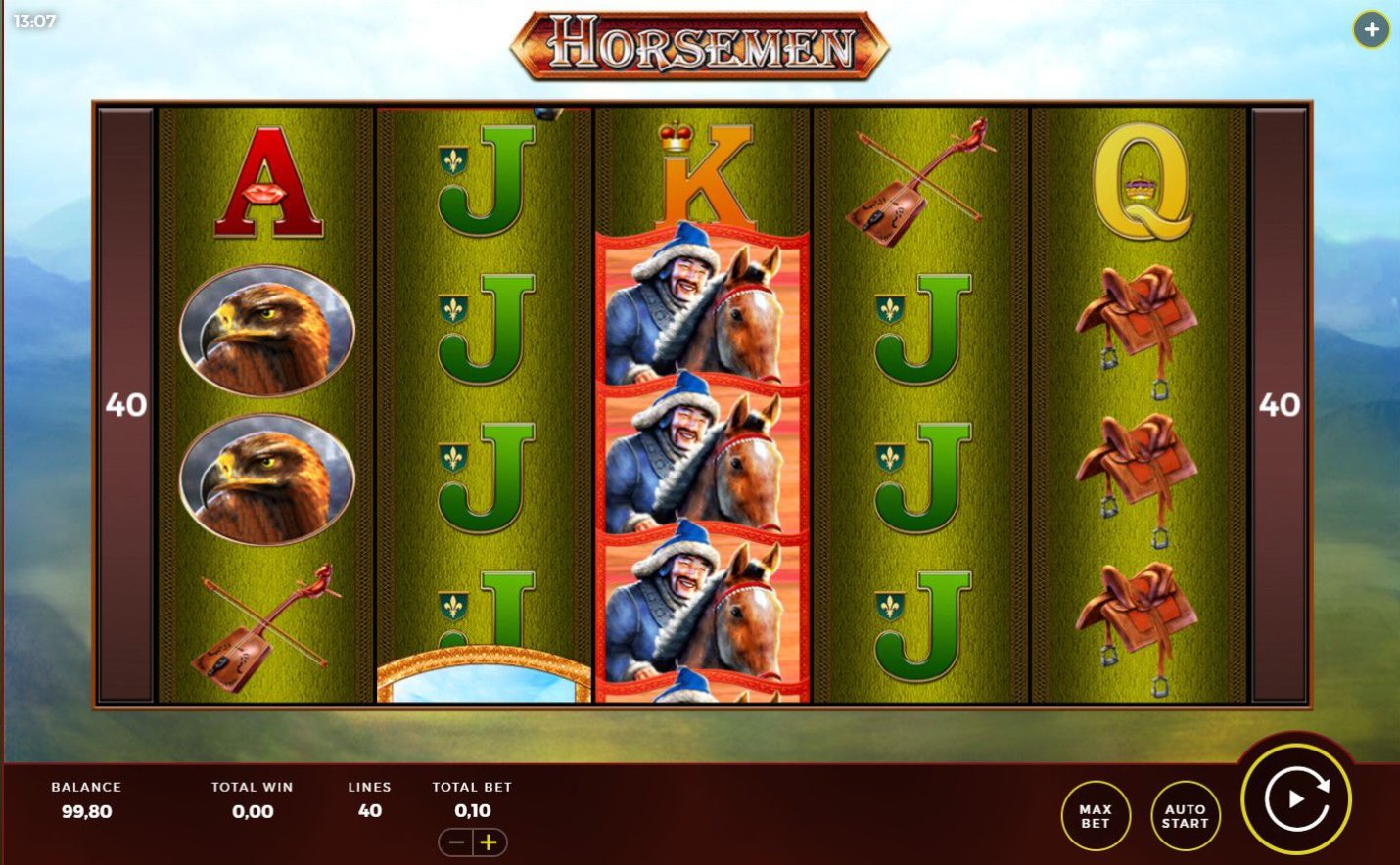Open the plus menu in the corner

click(x=1371, y=30)
